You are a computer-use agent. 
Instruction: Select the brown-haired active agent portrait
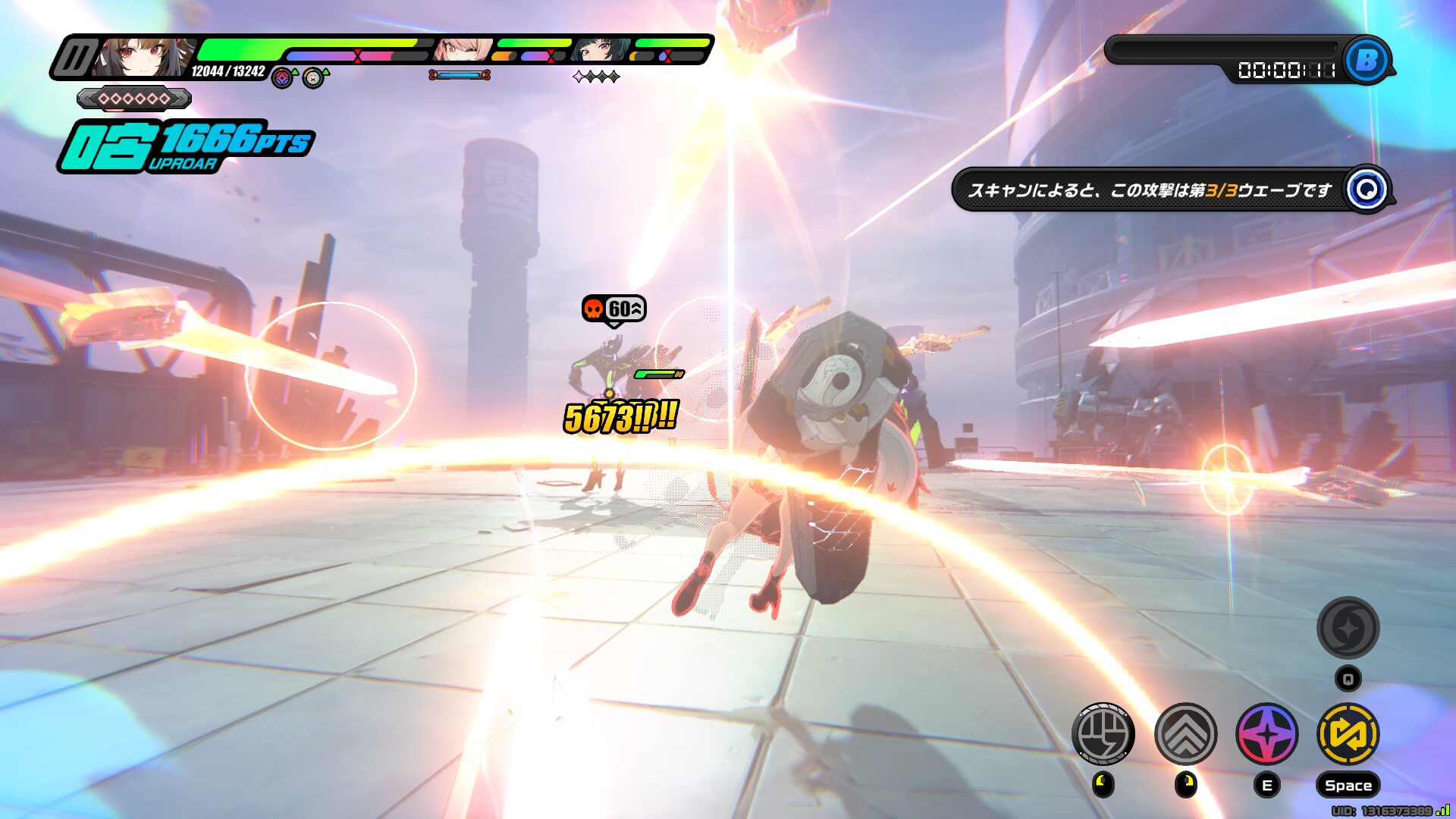click(143, 57)
